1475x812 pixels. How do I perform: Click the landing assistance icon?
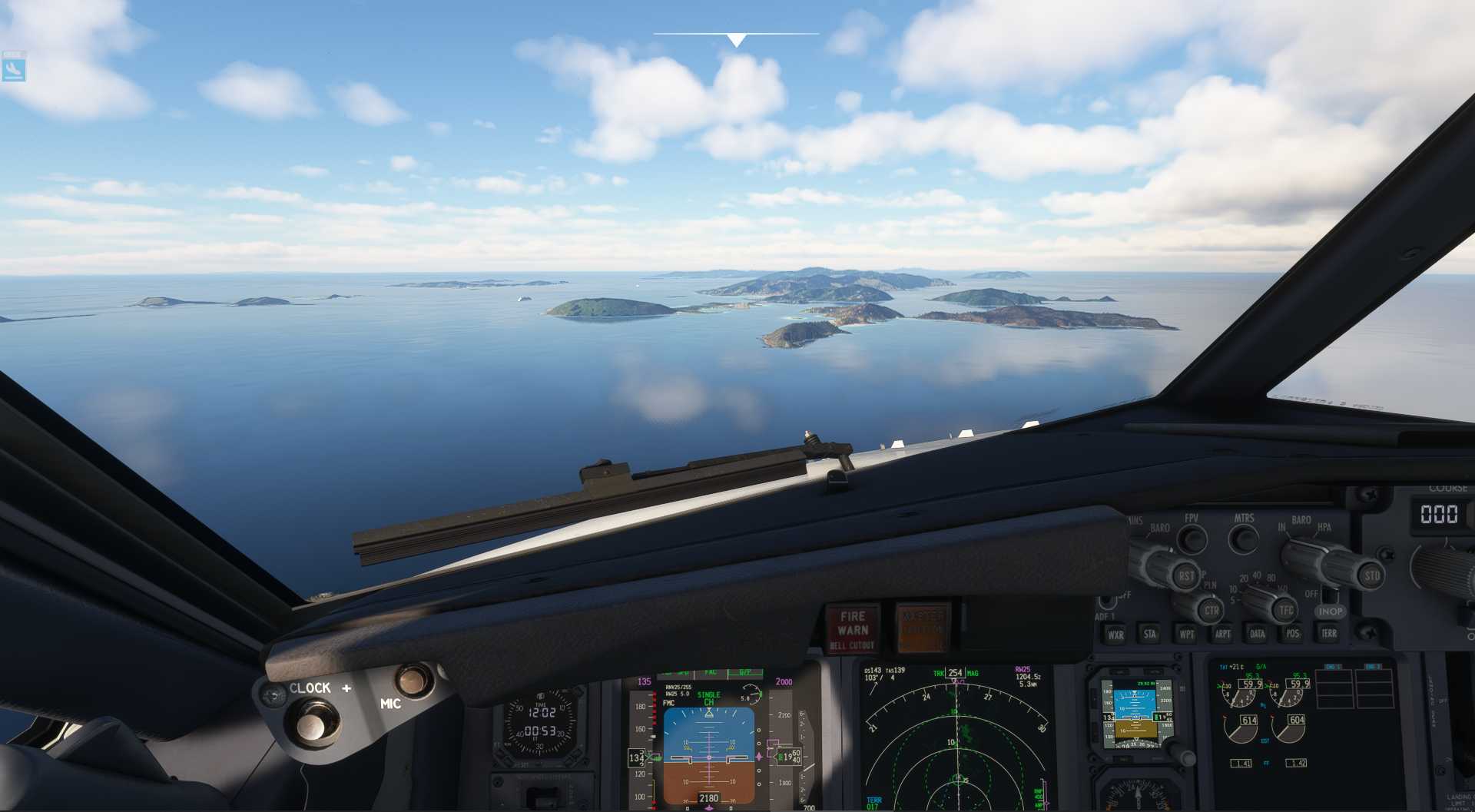pos(14,70)
